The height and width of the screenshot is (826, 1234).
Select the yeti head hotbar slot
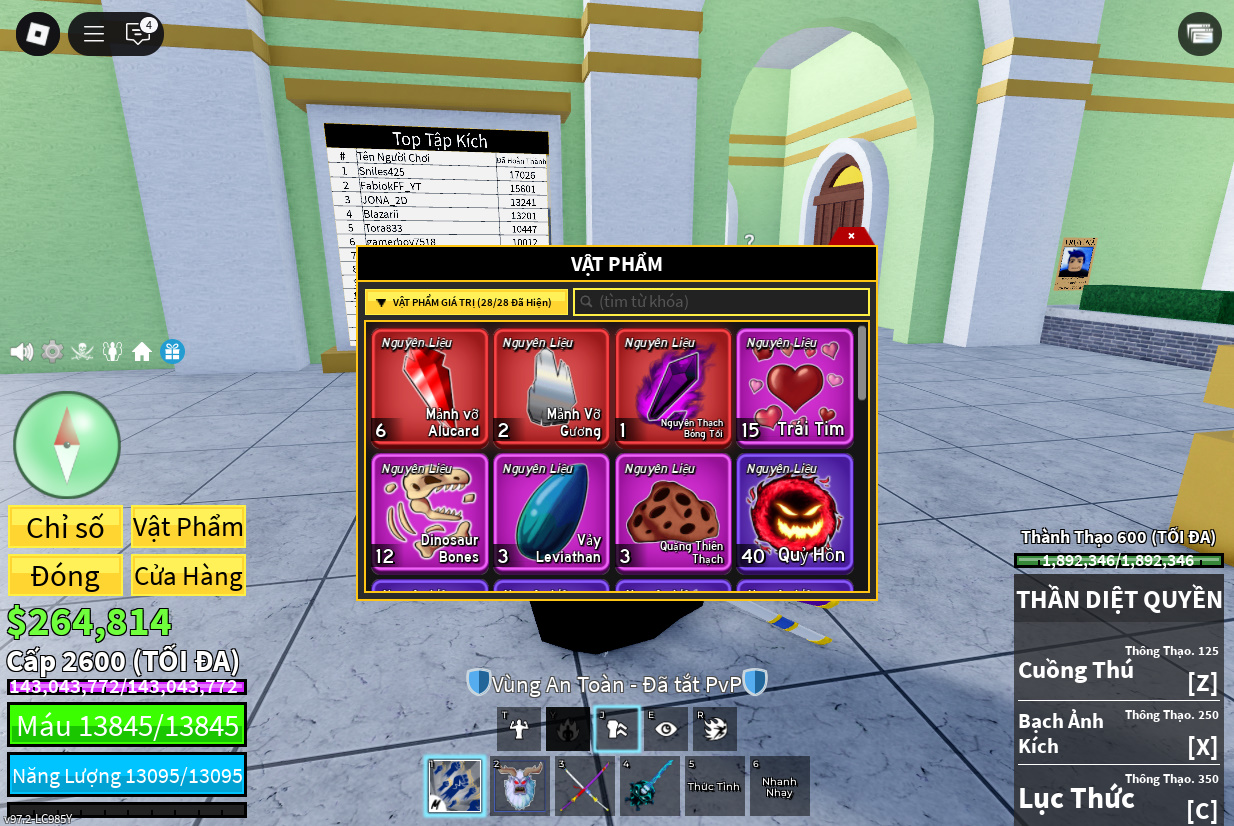click(520, 786)
